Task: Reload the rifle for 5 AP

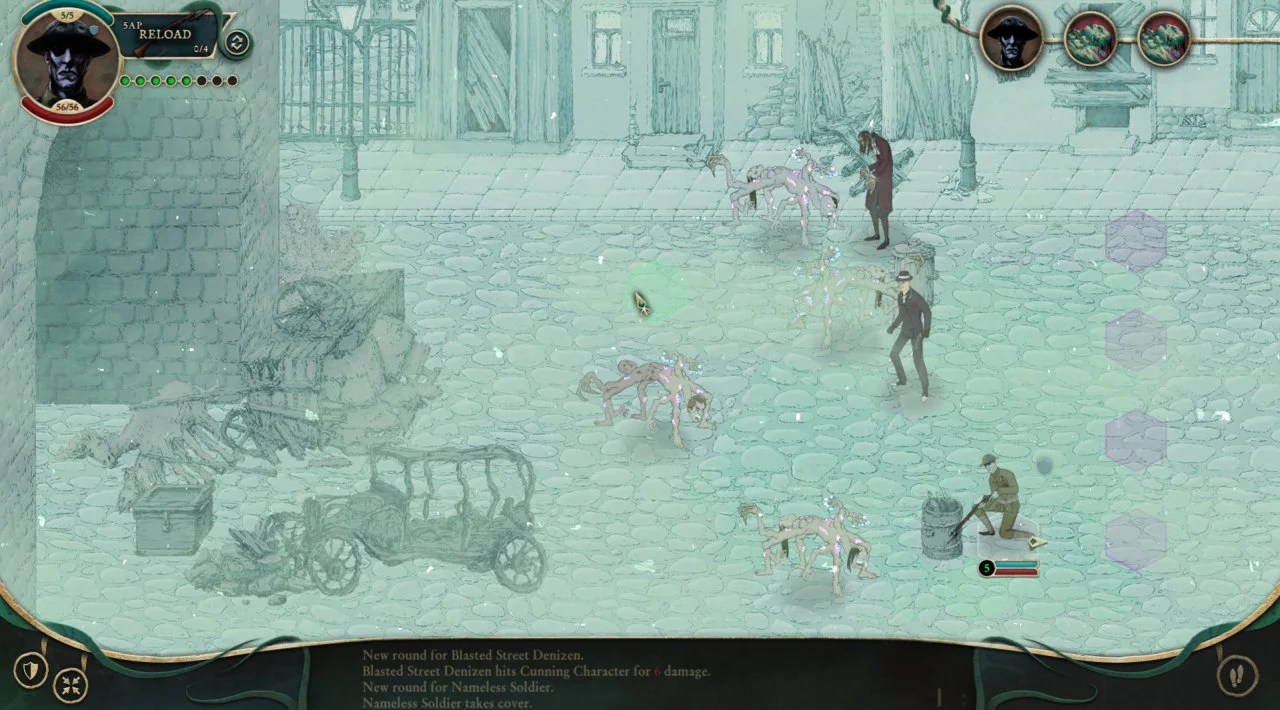Action: (166, 34)
